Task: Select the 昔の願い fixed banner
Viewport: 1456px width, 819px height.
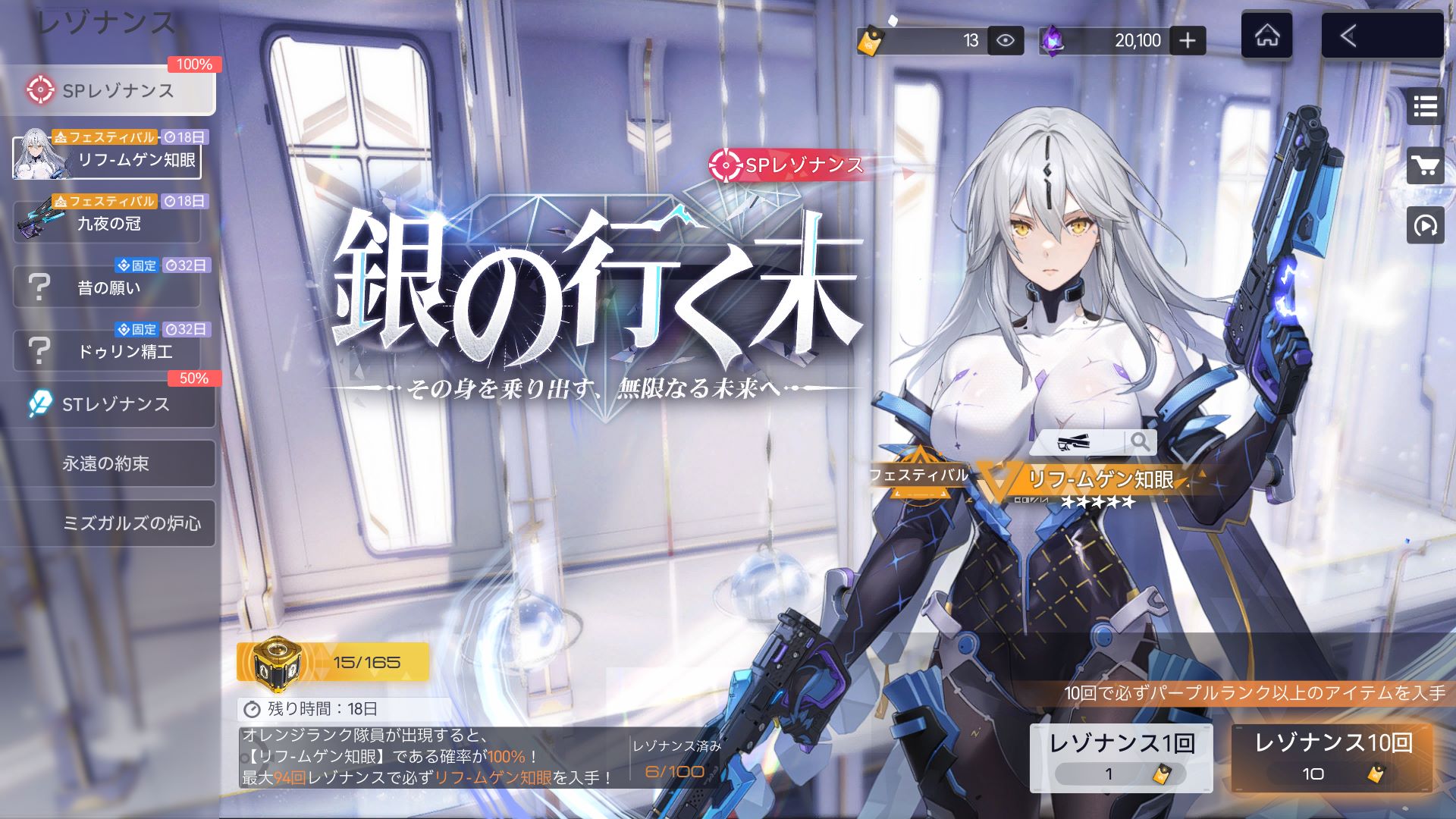Action: tap(108, 285)
